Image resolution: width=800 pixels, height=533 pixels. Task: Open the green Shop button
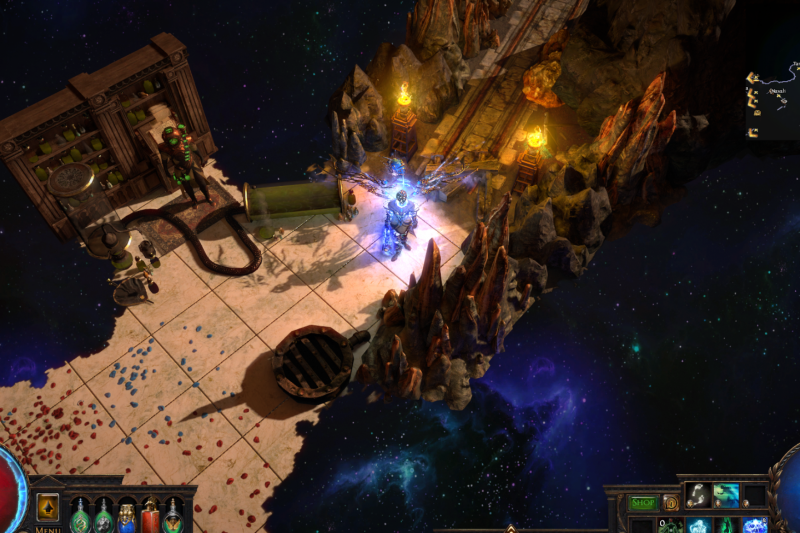coord(643,503)
